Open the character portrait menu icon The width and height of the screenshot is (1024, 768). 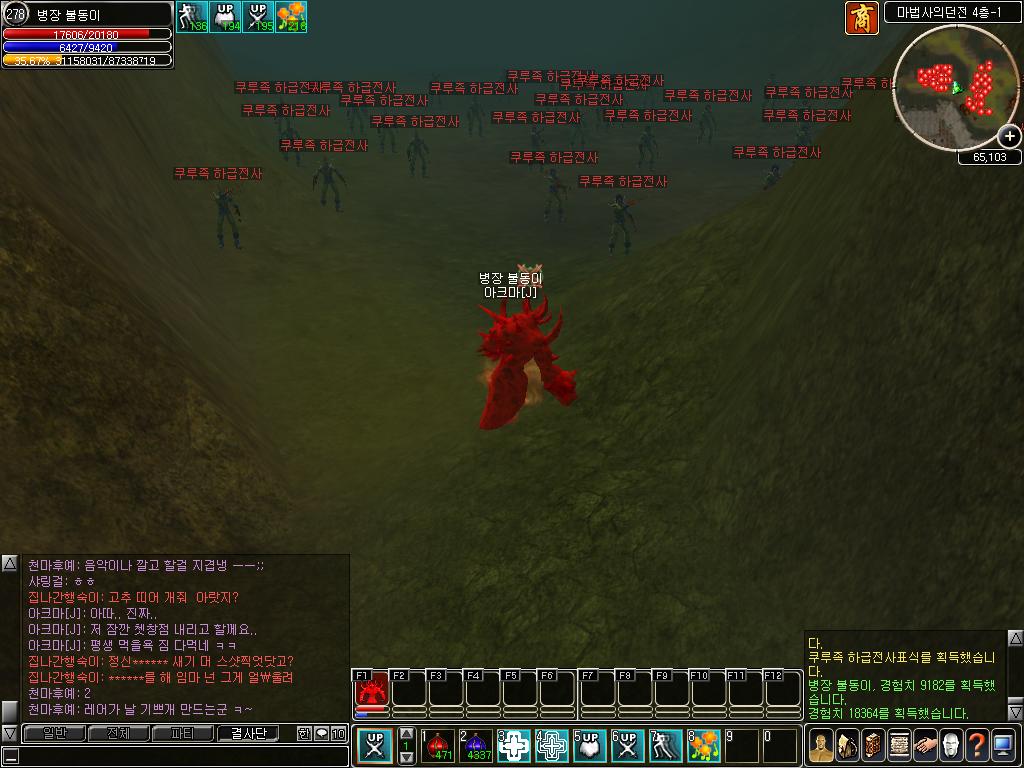point(820,745)
